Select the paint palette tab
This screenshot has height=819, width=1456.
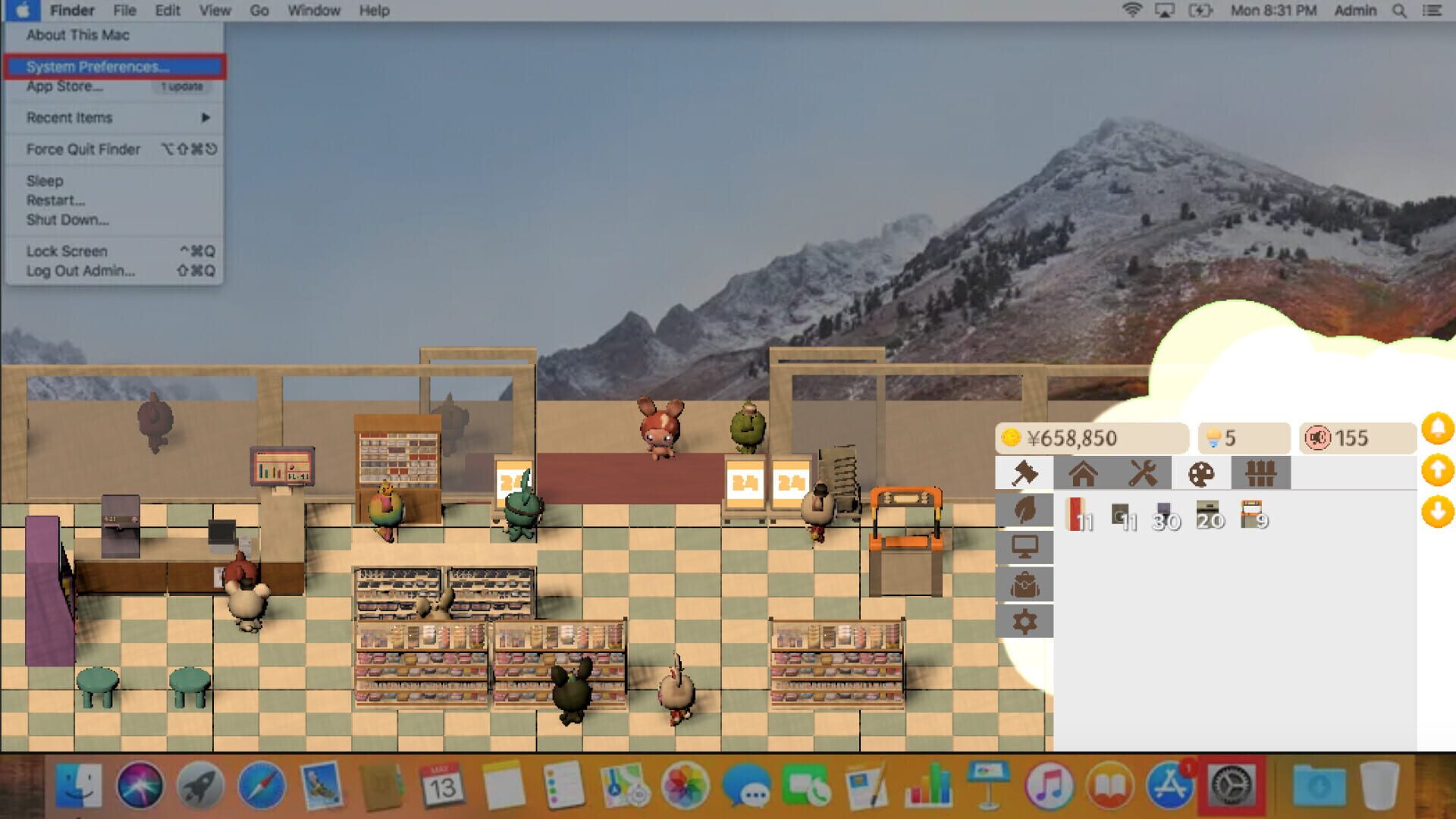(x=1202, y=472)
